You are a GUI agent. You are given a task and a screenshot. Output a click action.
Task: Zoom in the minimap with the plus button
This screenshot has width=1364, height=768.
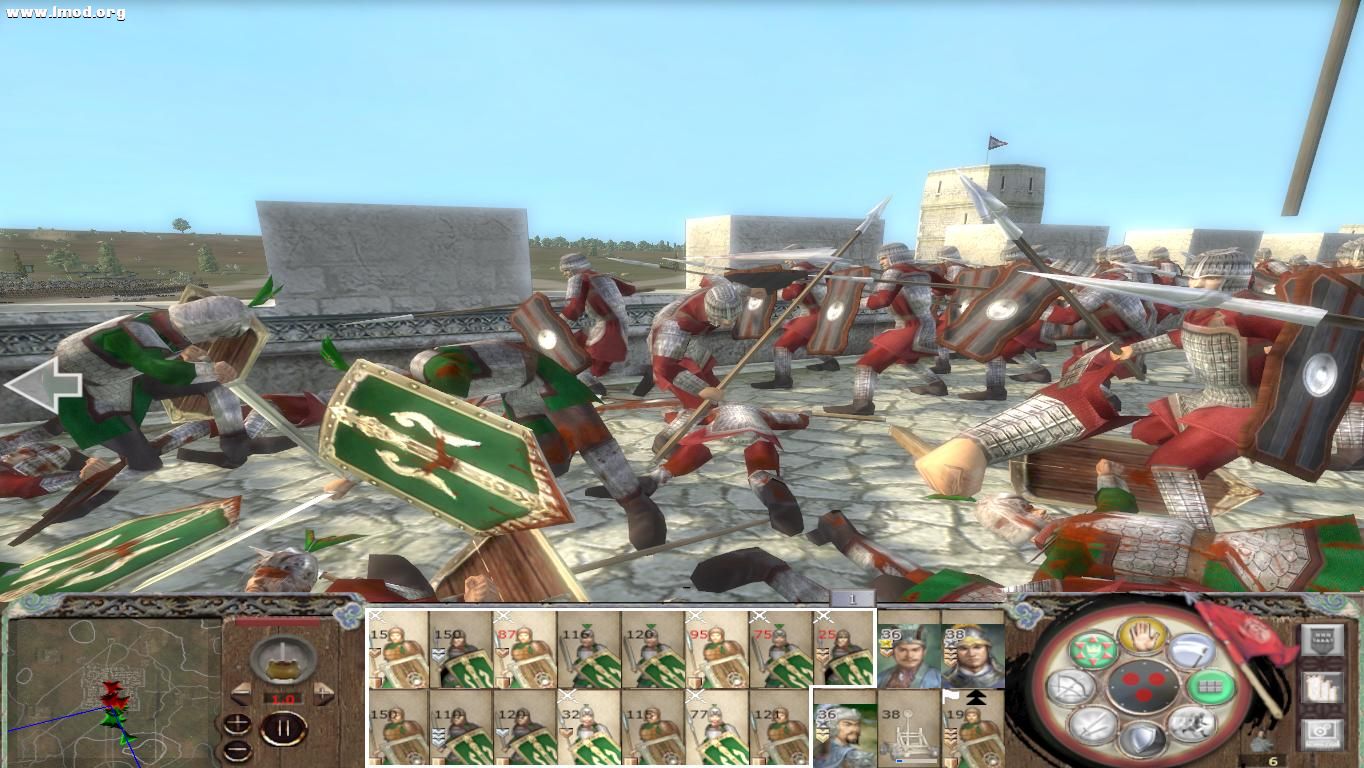click(237, 722)
